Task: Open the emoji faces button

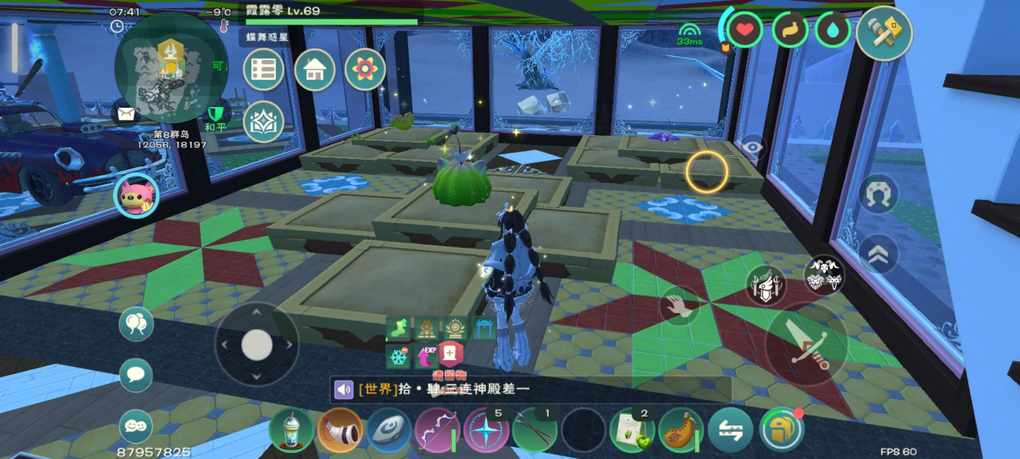Action: [136, 425]
